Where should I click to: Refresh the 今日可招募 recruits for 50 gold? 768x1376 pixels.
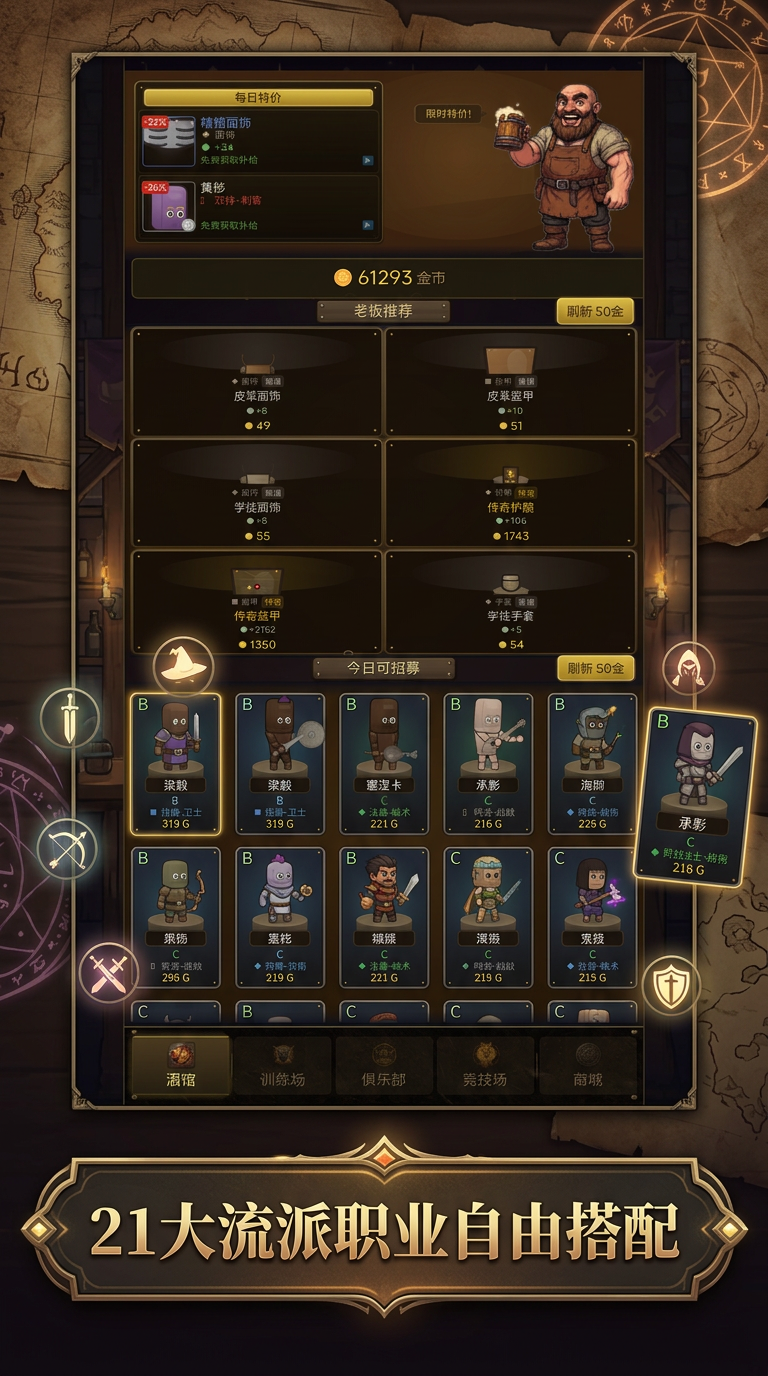(x=595, y=668)
